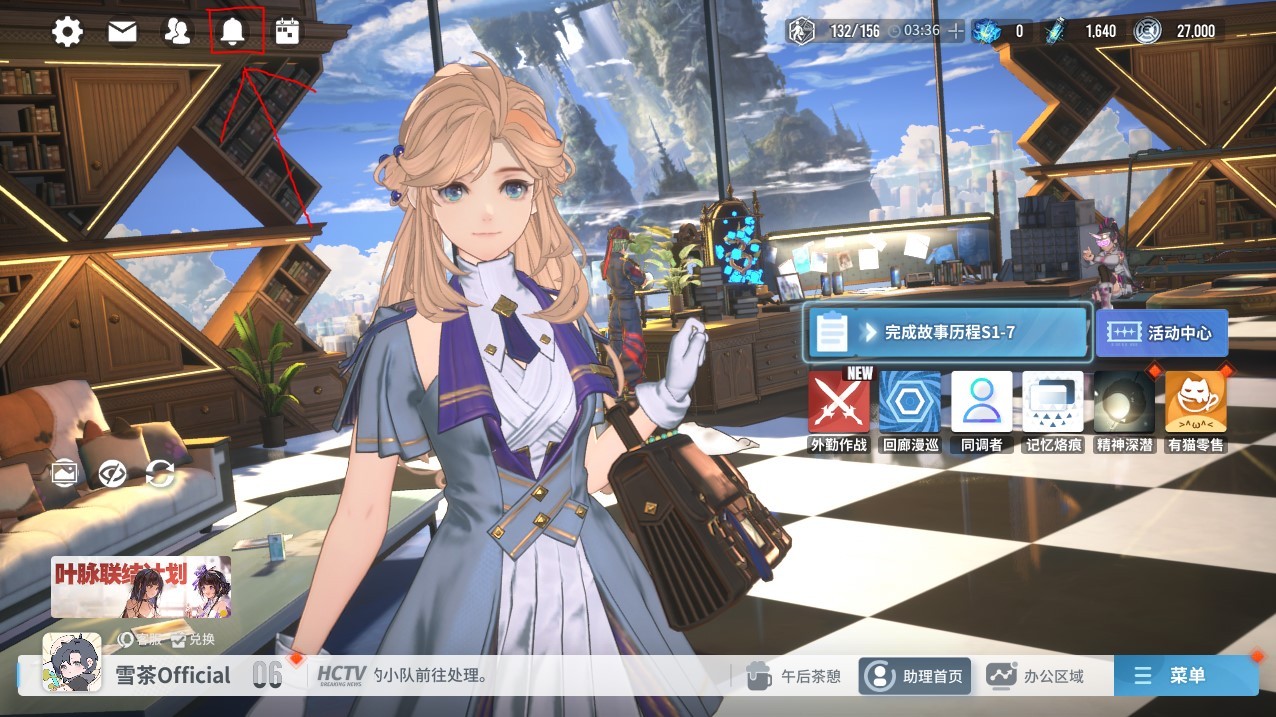Check the bell notifications icon
This screenshot has width=1276, height=717.
(x=233, y=32)
